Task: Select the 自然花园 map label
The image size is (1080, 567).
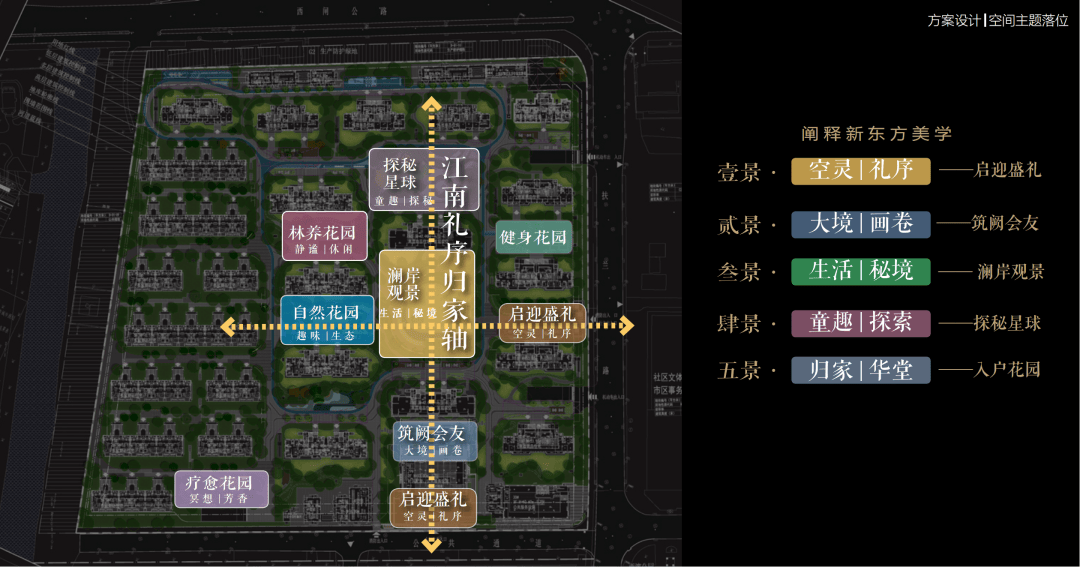Action: 326,320
